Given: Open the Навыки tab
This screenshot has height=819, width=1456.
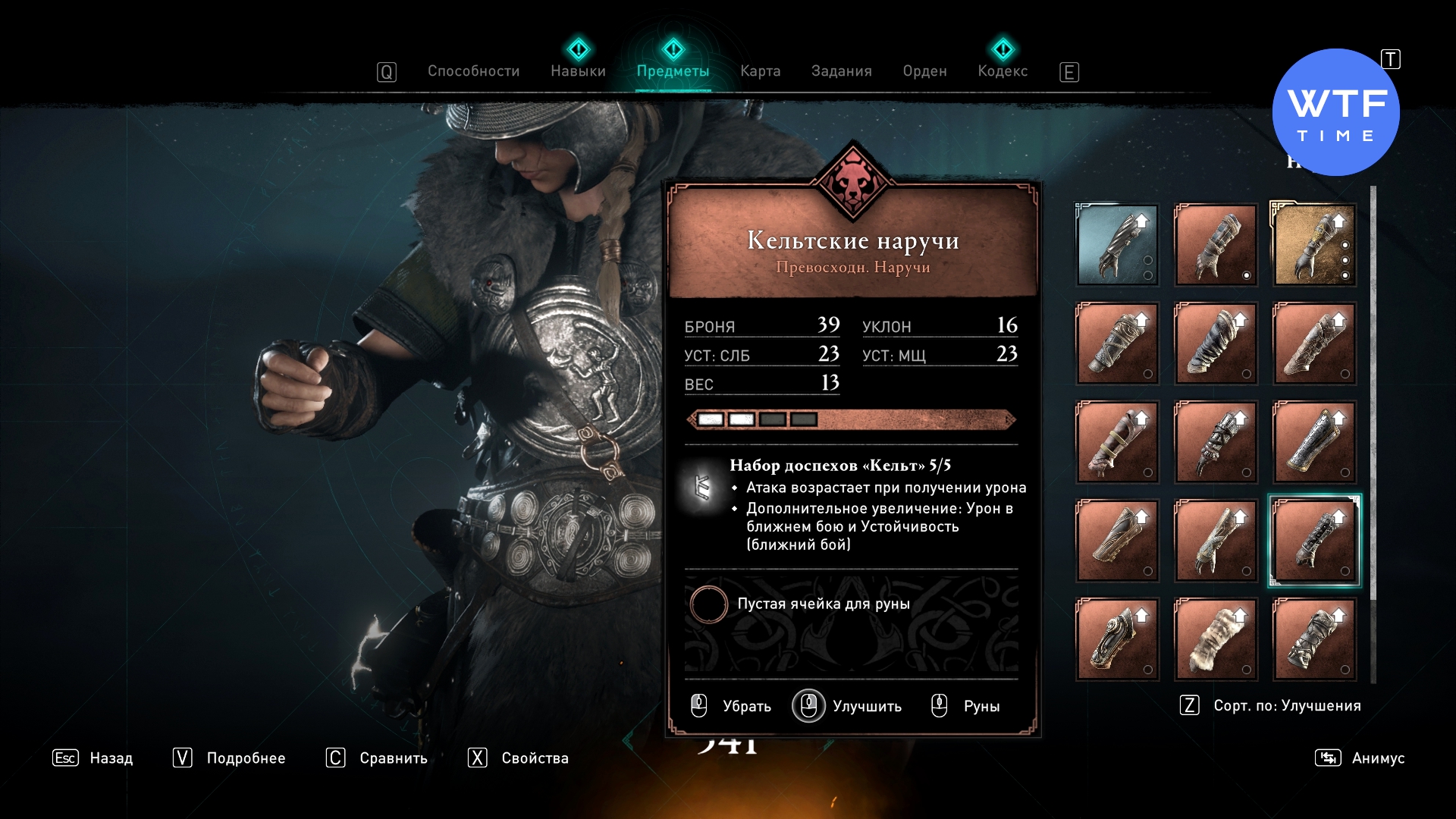Looking at the screenshot, I should 578,71.
